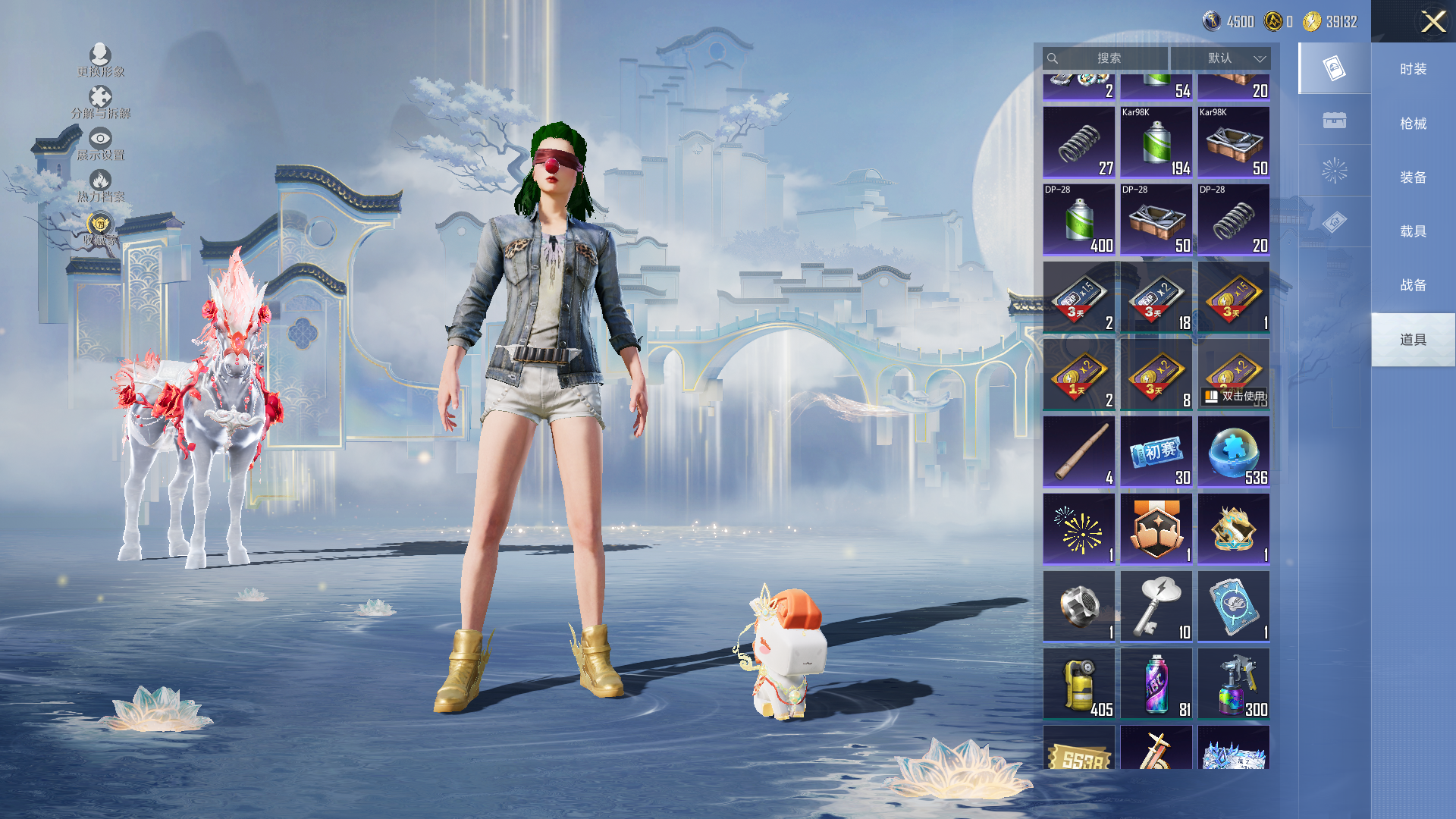Viewport: 1456px width, 819px height.
Task: Select the silver lightning key item
Action: (1156, 607)
